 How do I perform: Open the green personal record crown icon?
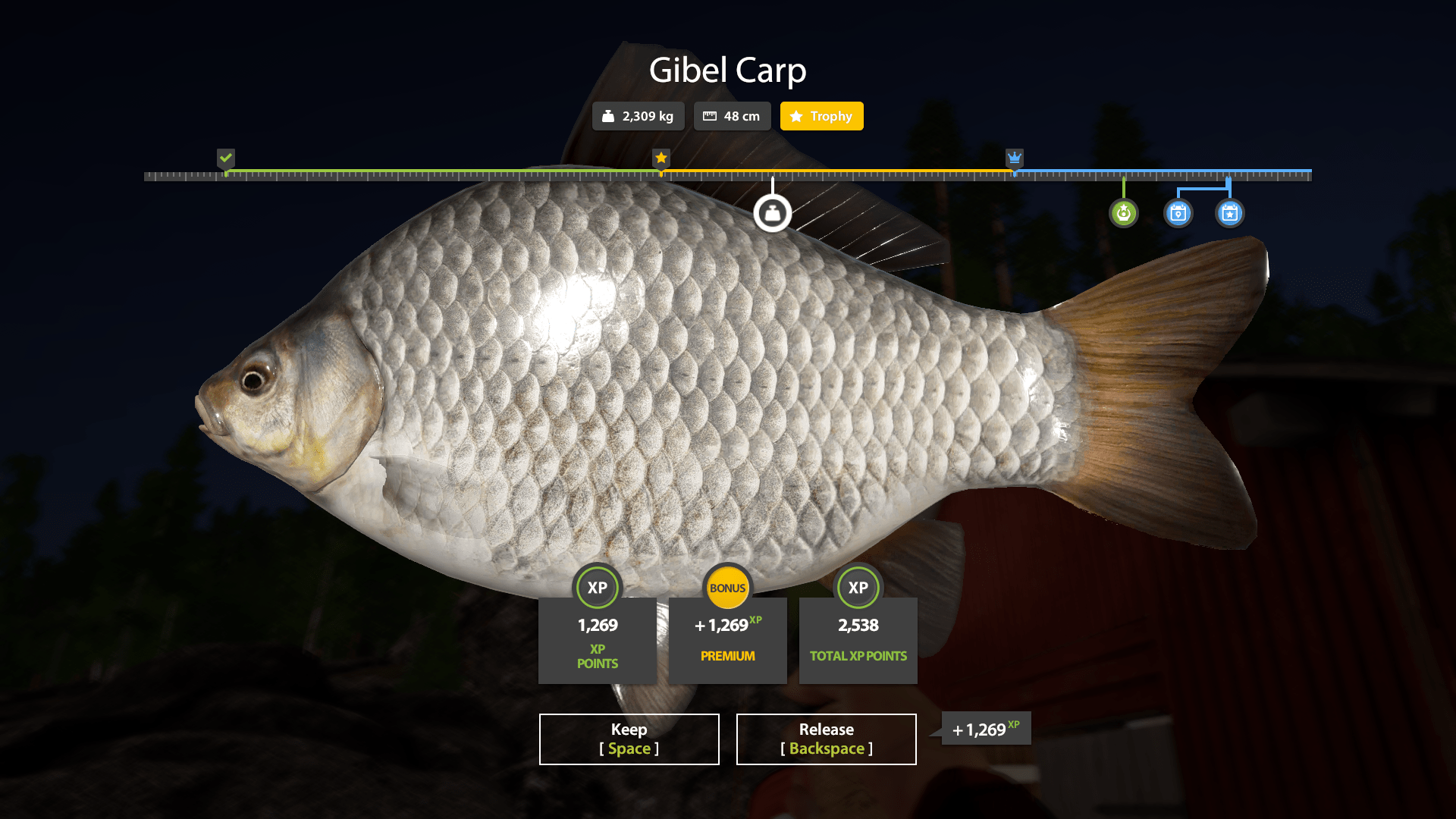[x=1124, y=213]
